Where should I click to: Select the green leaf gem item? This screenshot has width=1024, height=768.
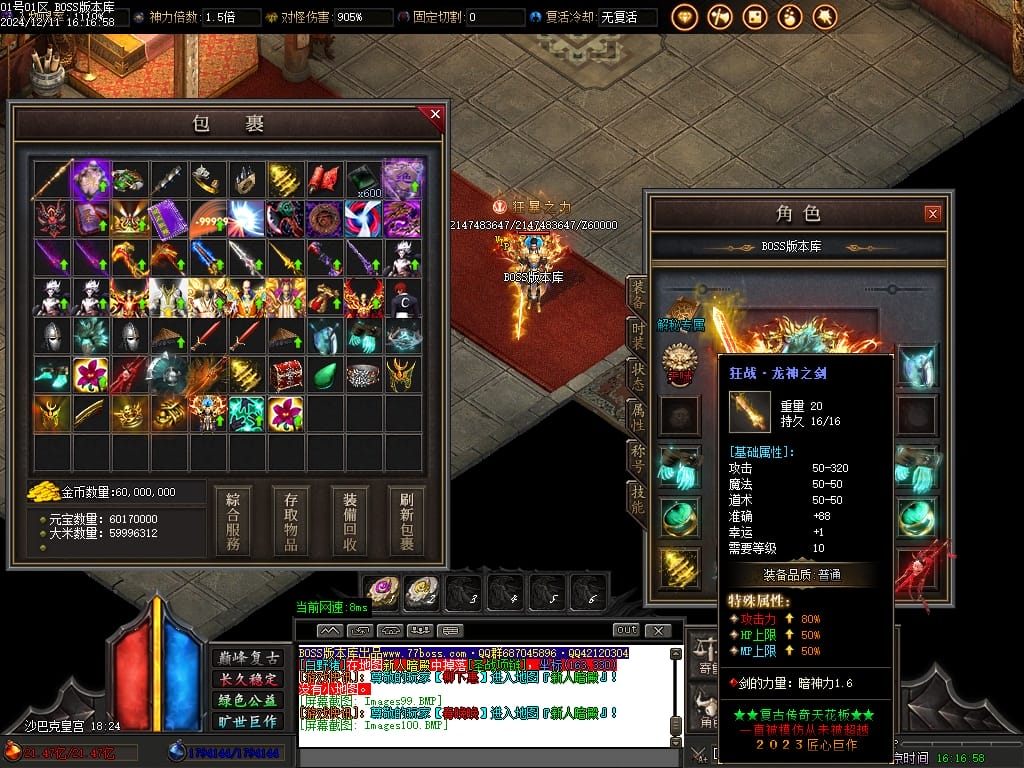point(325,375)
